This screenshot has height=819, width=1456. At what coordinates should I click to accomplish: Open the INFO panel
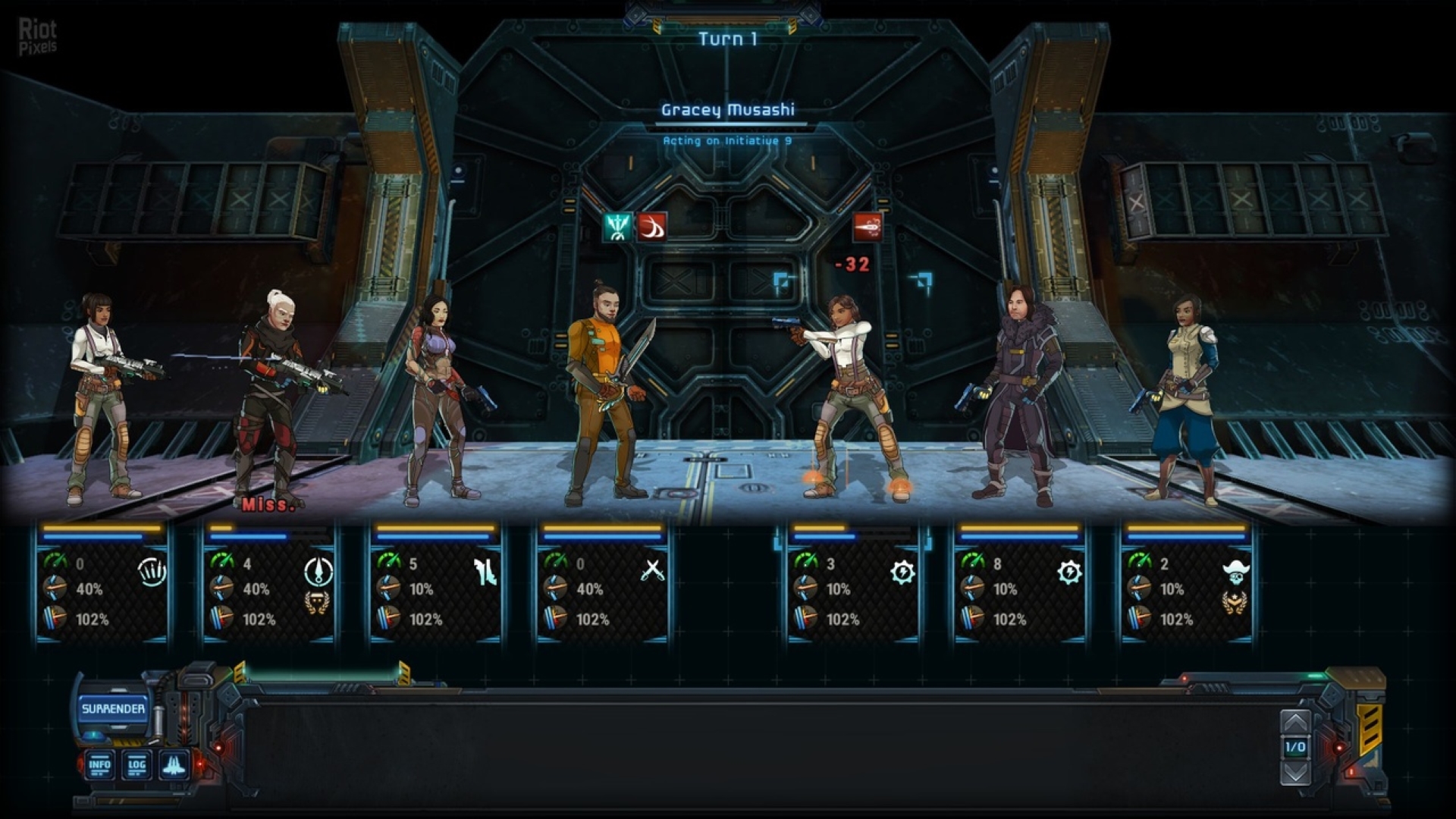(x=100, y=764)
